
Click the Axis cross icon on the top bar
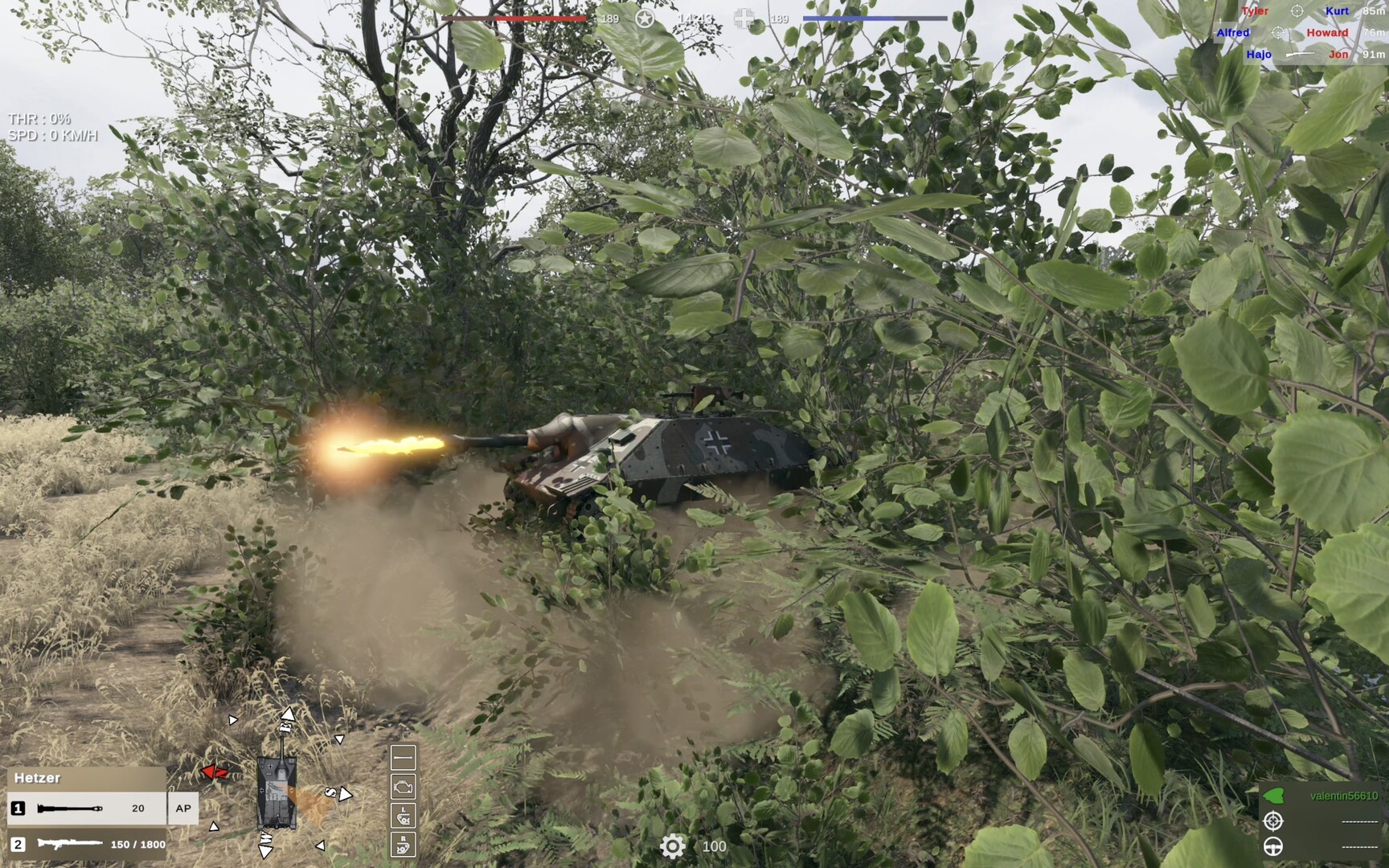pyautogui.click(x=740, y=18)
